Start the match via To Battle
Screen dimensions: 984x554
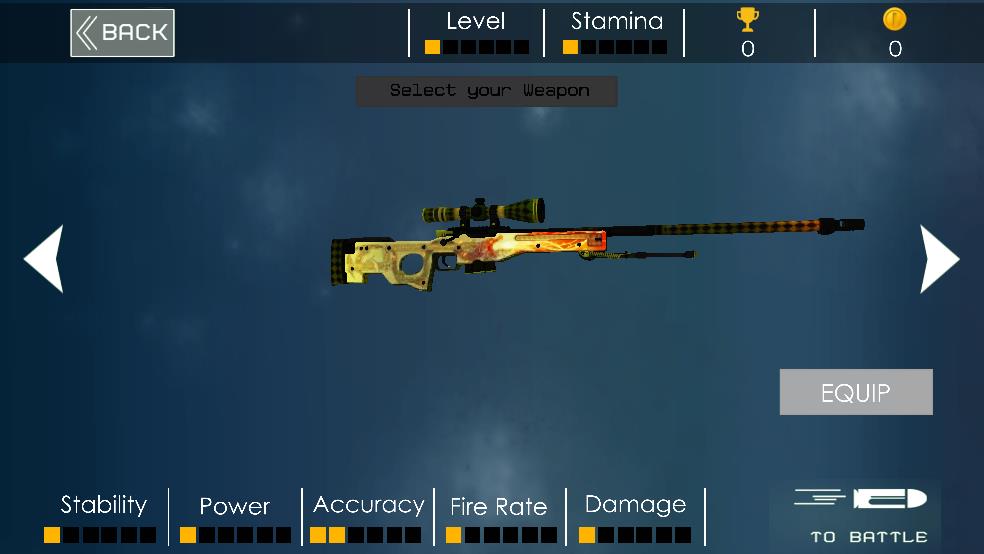coord(860,516)
